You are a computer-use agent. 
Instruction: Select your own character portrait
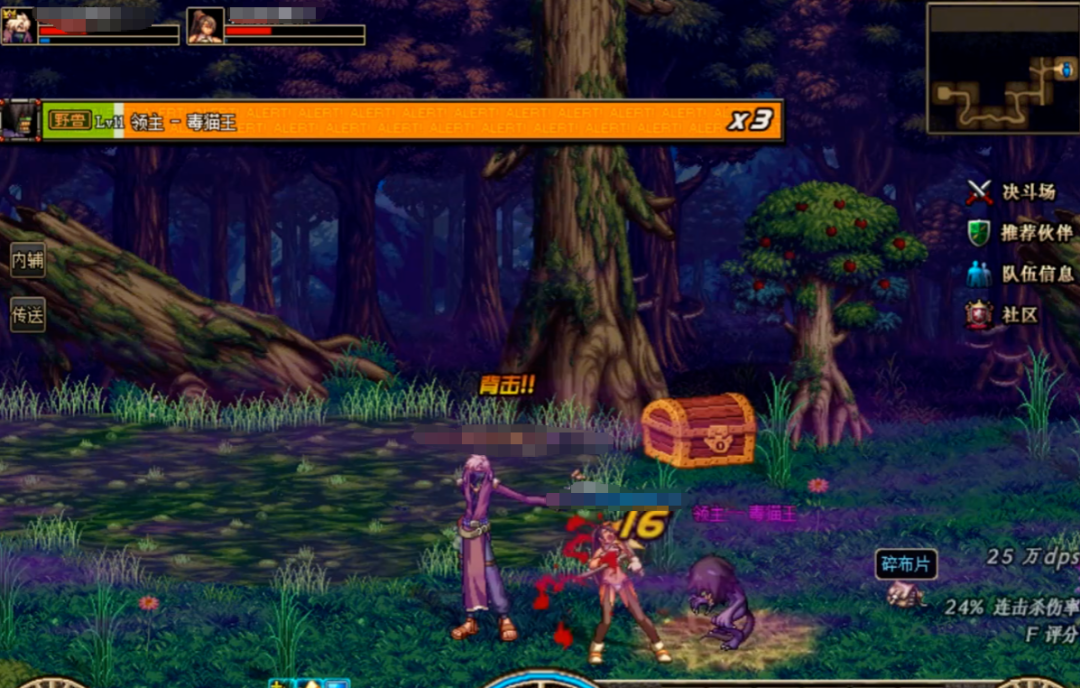click(x=19, y=26)
